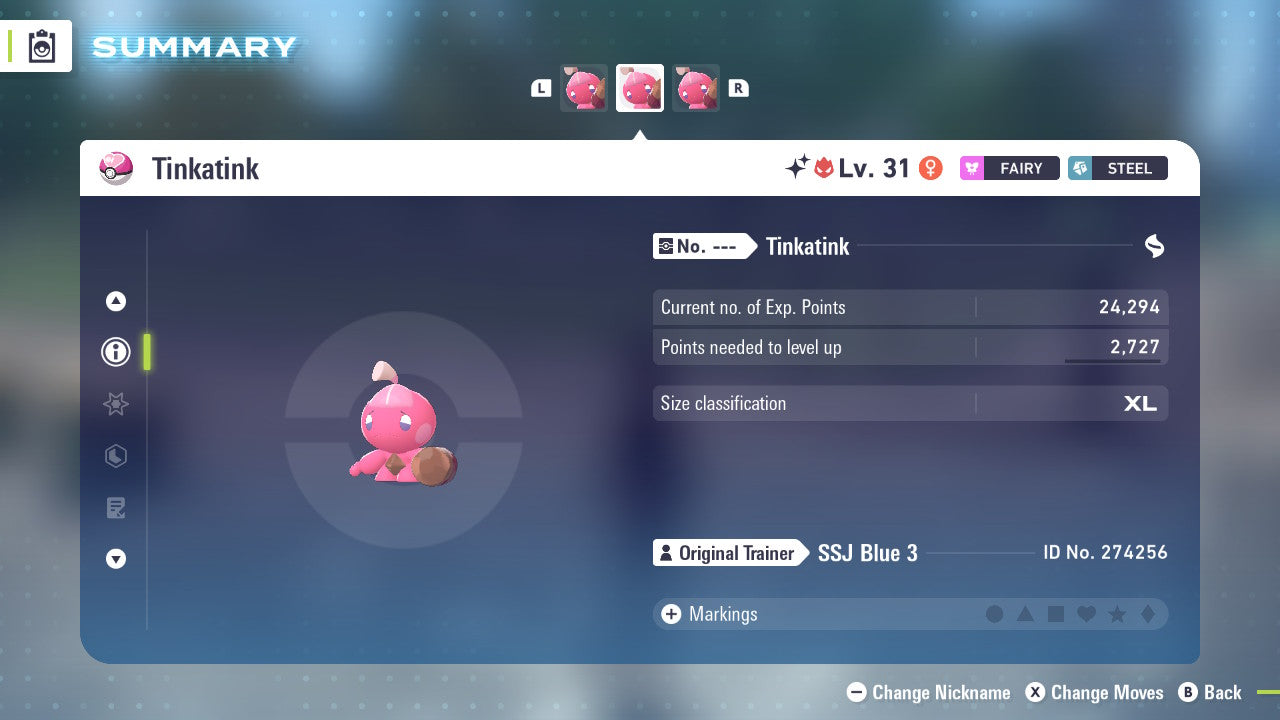This screenshot has height=720, width=1280.
Task: Toggle the star marking
Action: pyautogui.click(x=1117, y=614)
